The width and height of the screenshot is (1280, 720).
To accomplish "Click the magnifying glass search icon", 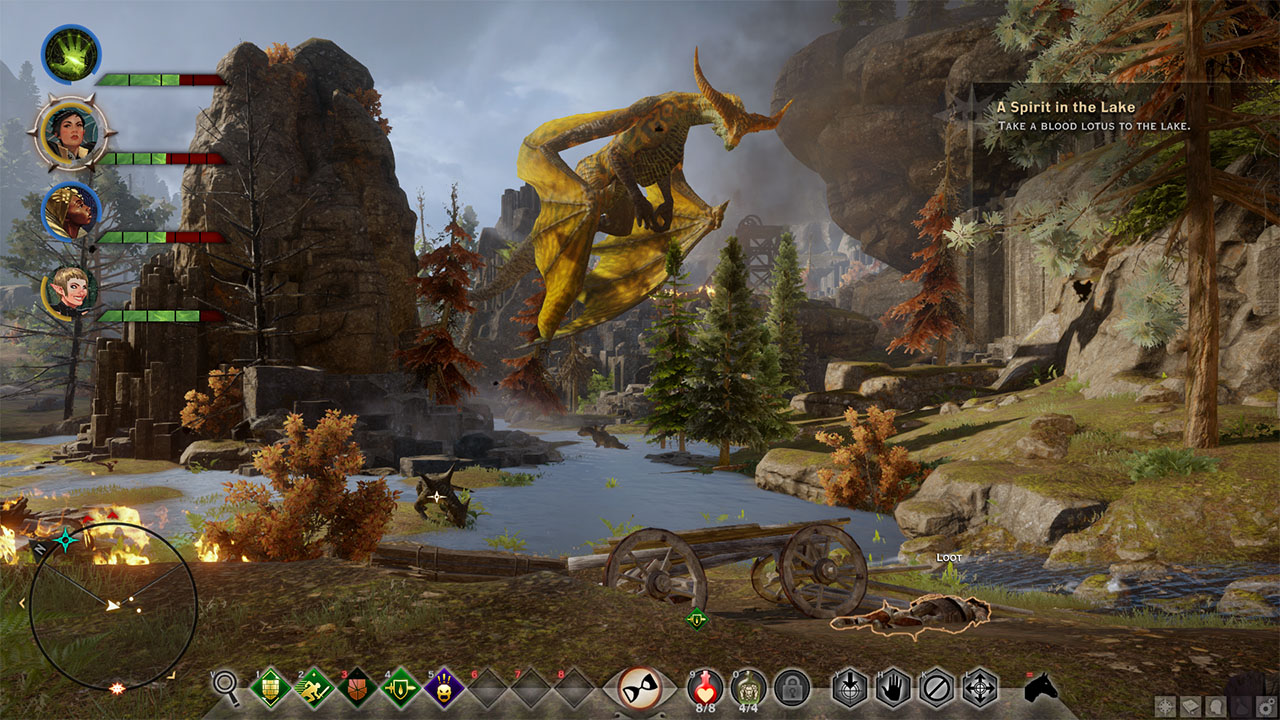I will coord(227,687).
